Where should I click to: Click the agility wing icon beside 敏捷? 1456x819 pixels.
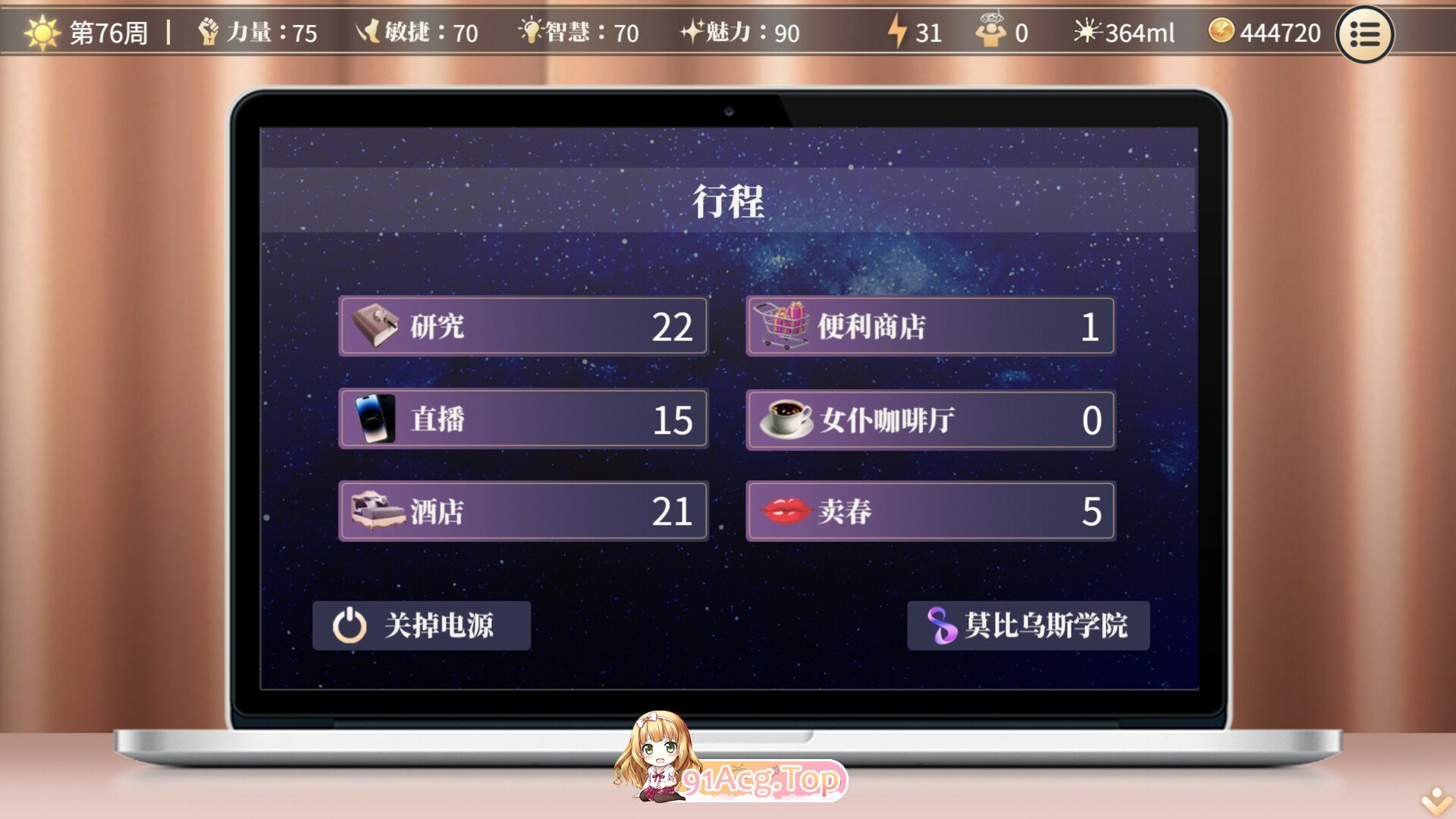tap(369, 32)
